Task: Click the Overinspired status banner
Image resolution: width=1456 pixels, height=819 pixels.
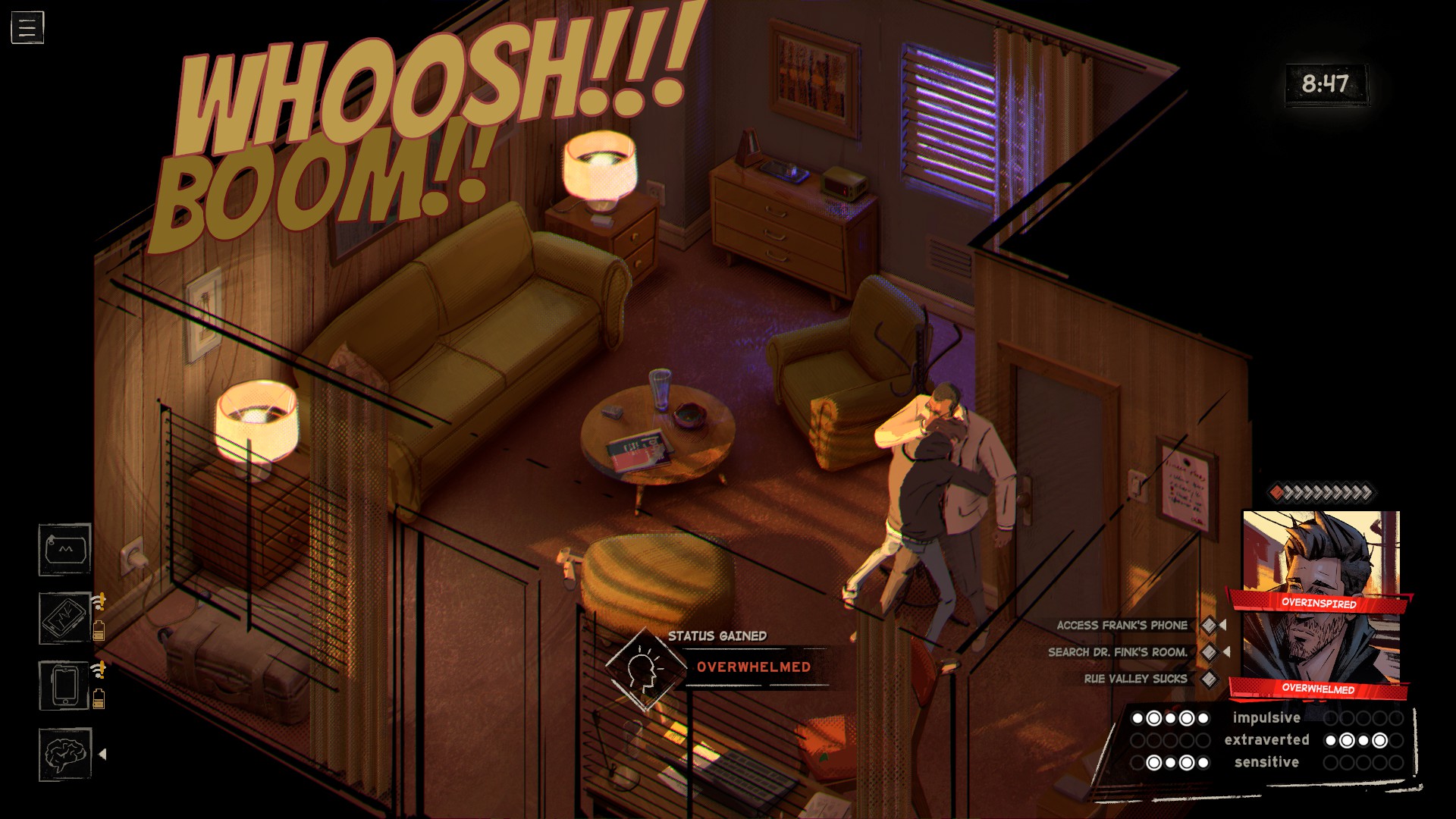Action: [1319, 603]
